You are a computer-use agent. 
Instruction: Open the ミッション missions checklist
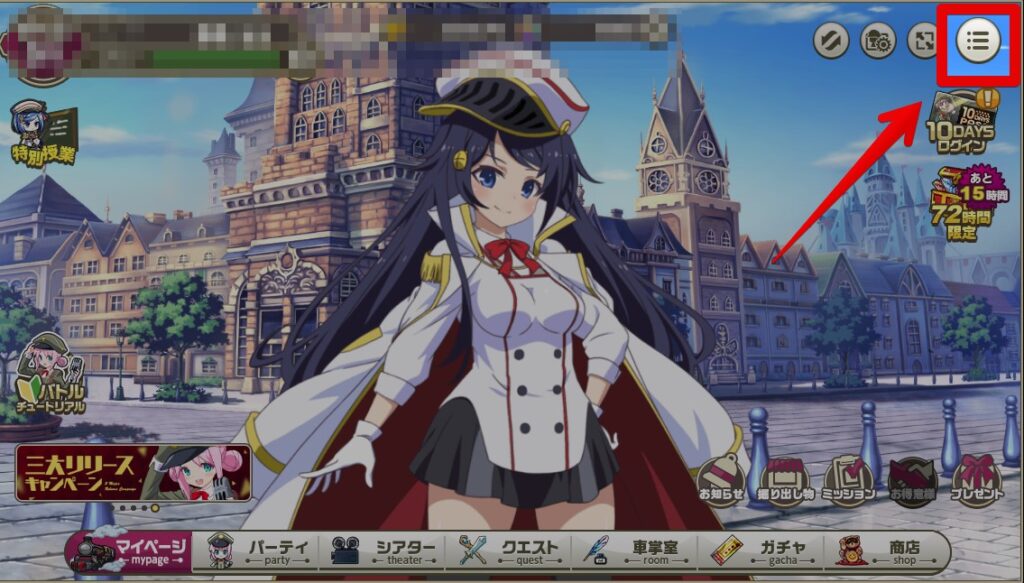coord(849,481)
